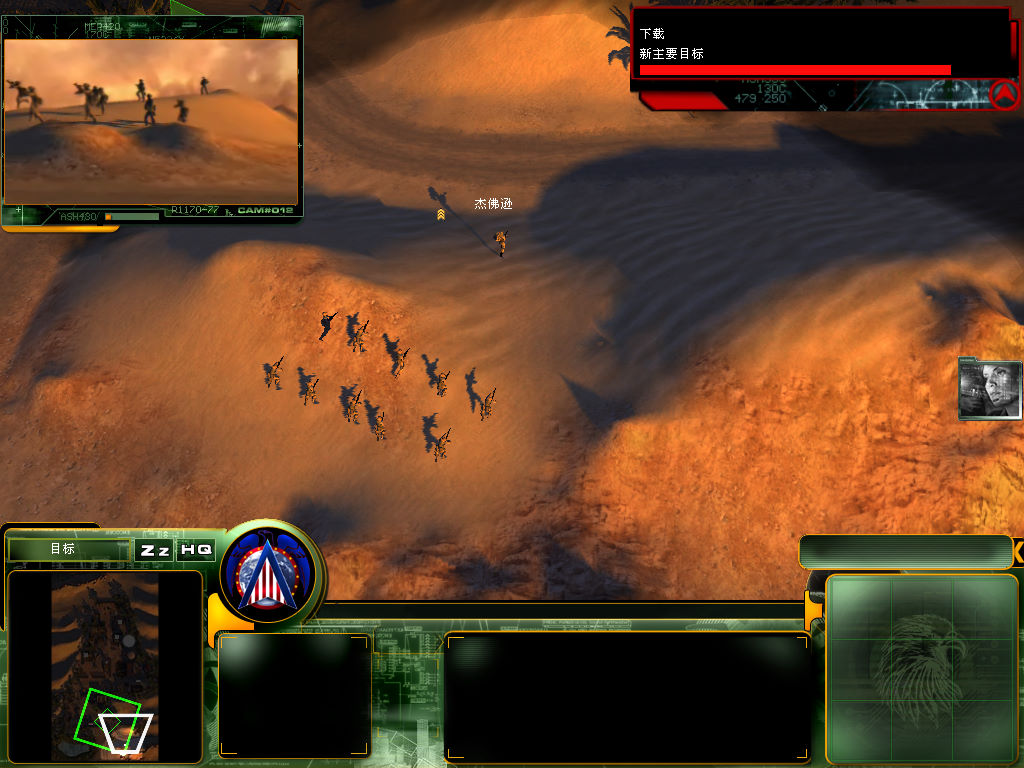Select the hero portrait thumbnail
The width and height of the screenshot is (1024, 768).
pyautogui.click(x=989, y=388)
